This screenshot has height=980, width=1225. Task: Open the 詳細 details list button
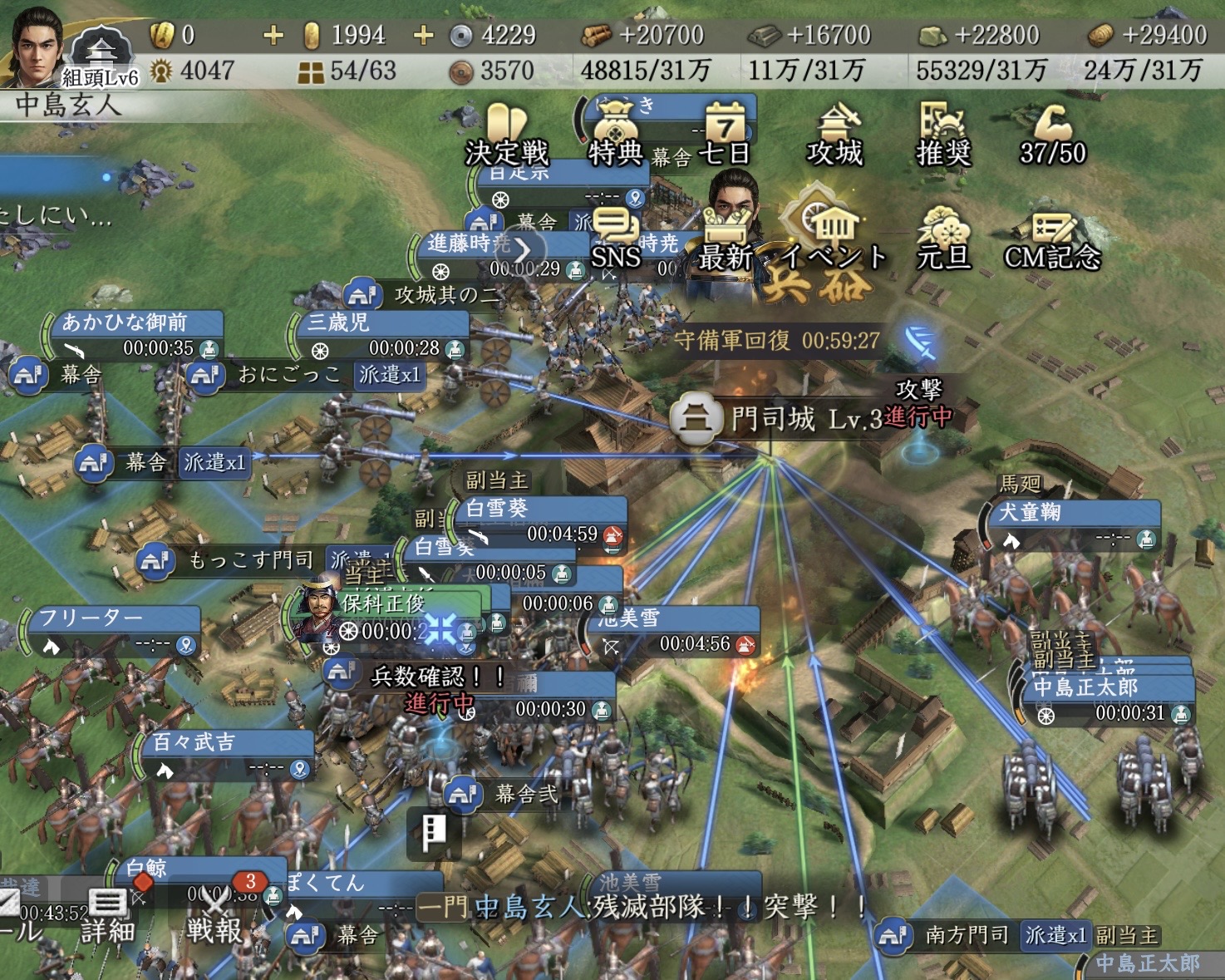tap(107, 914)
